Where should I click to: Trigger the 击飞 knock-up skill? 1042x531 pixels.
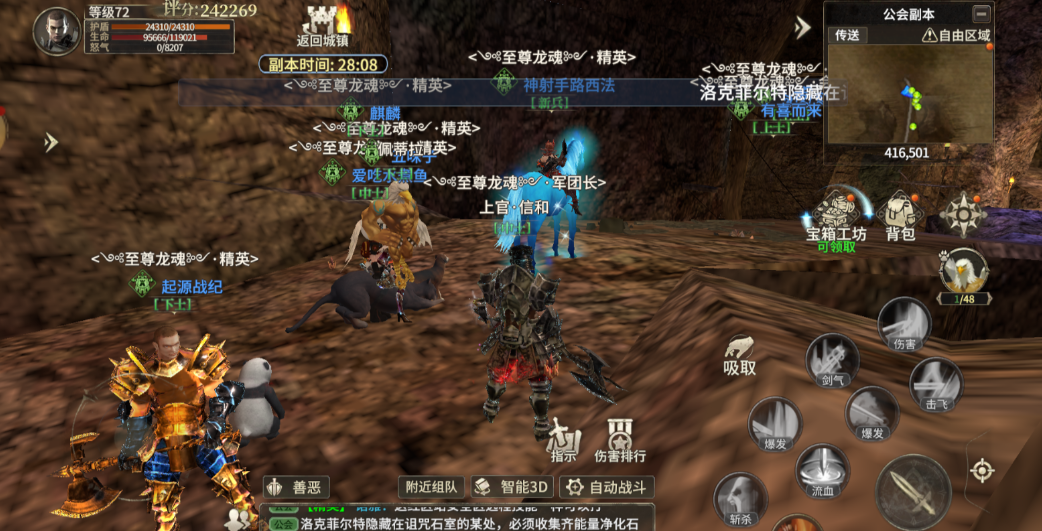[936, 384]
